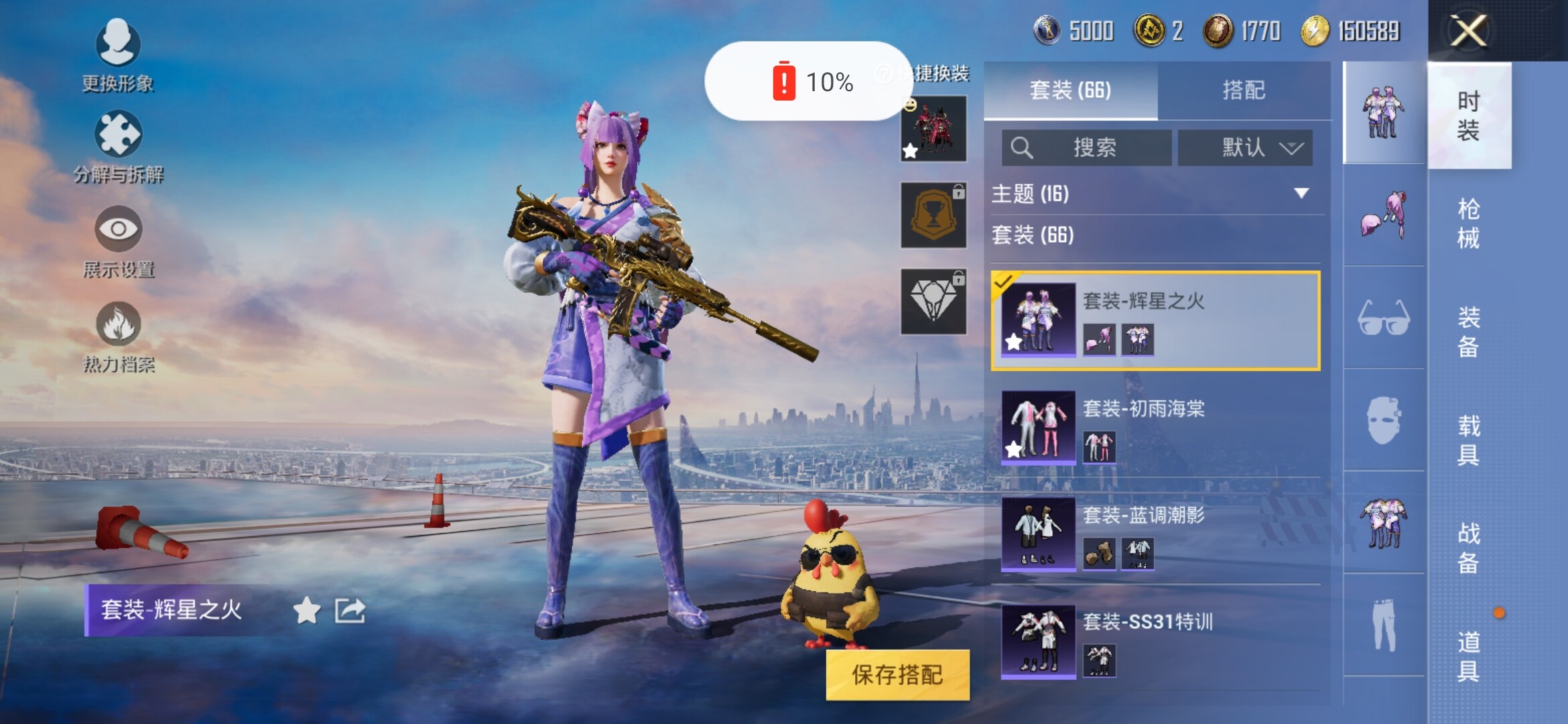Show the glasses accessory category

coord(1384,318)
